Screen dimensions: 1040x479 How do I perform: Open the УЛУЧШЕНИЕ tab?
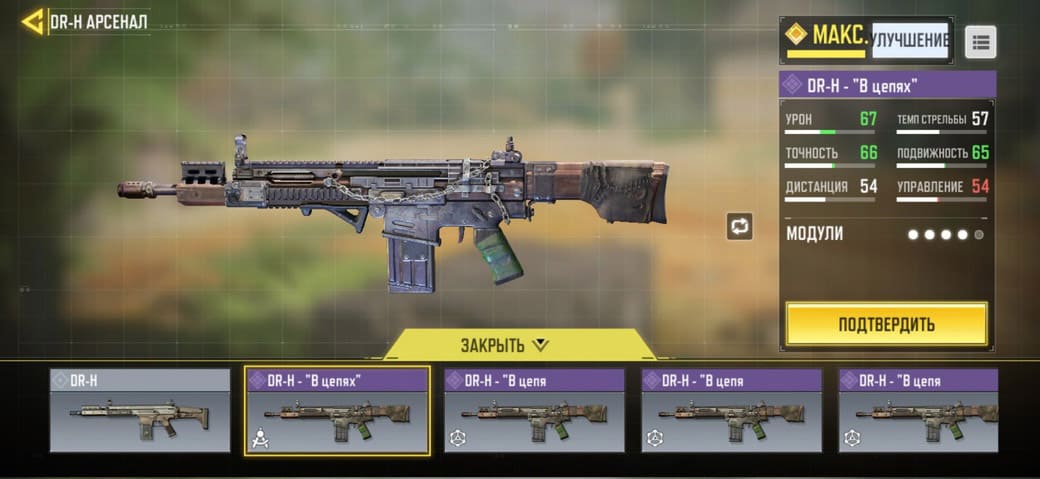909,40
